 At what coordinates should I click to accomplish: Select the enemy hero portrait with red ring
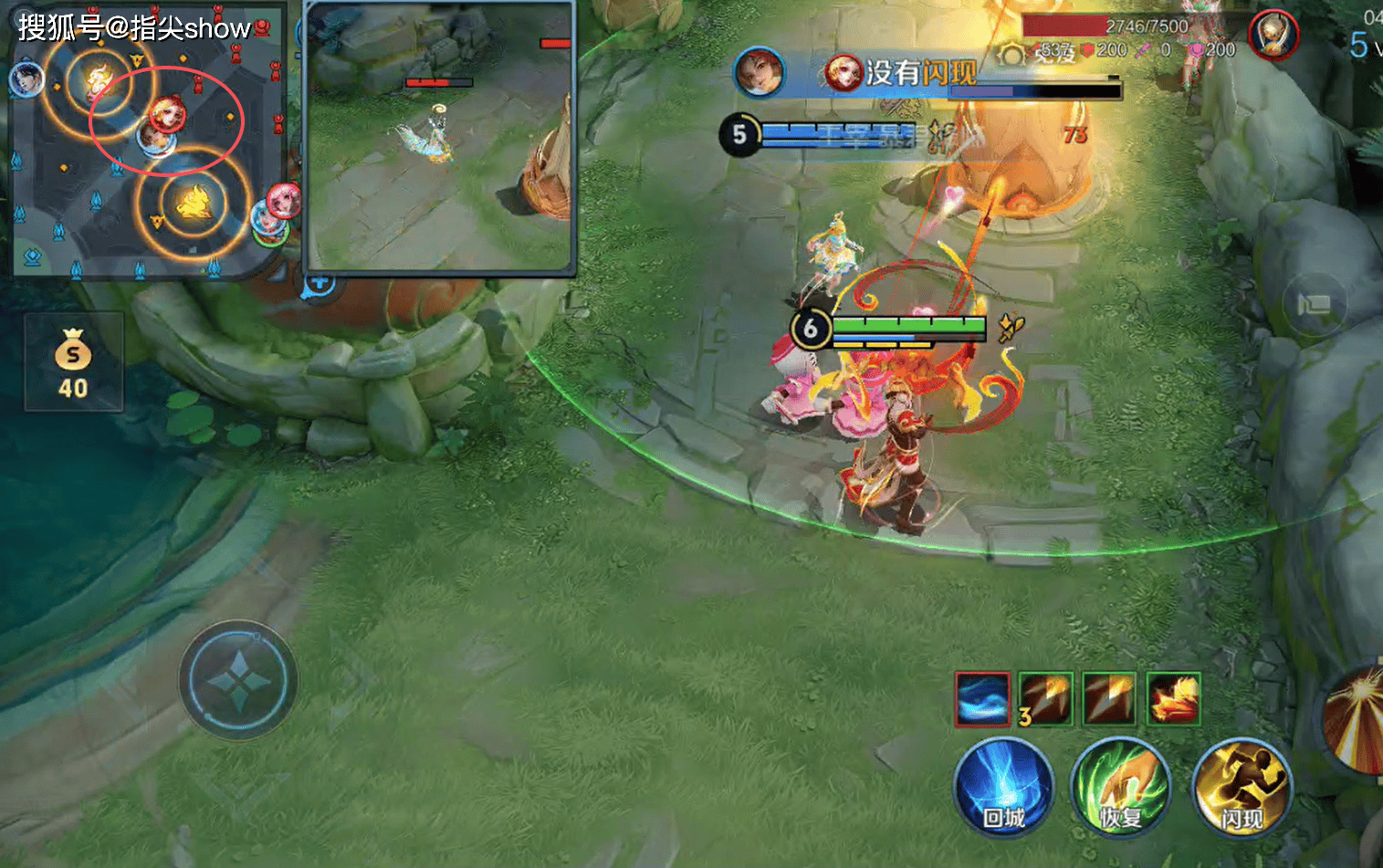tap(1273, 36)
